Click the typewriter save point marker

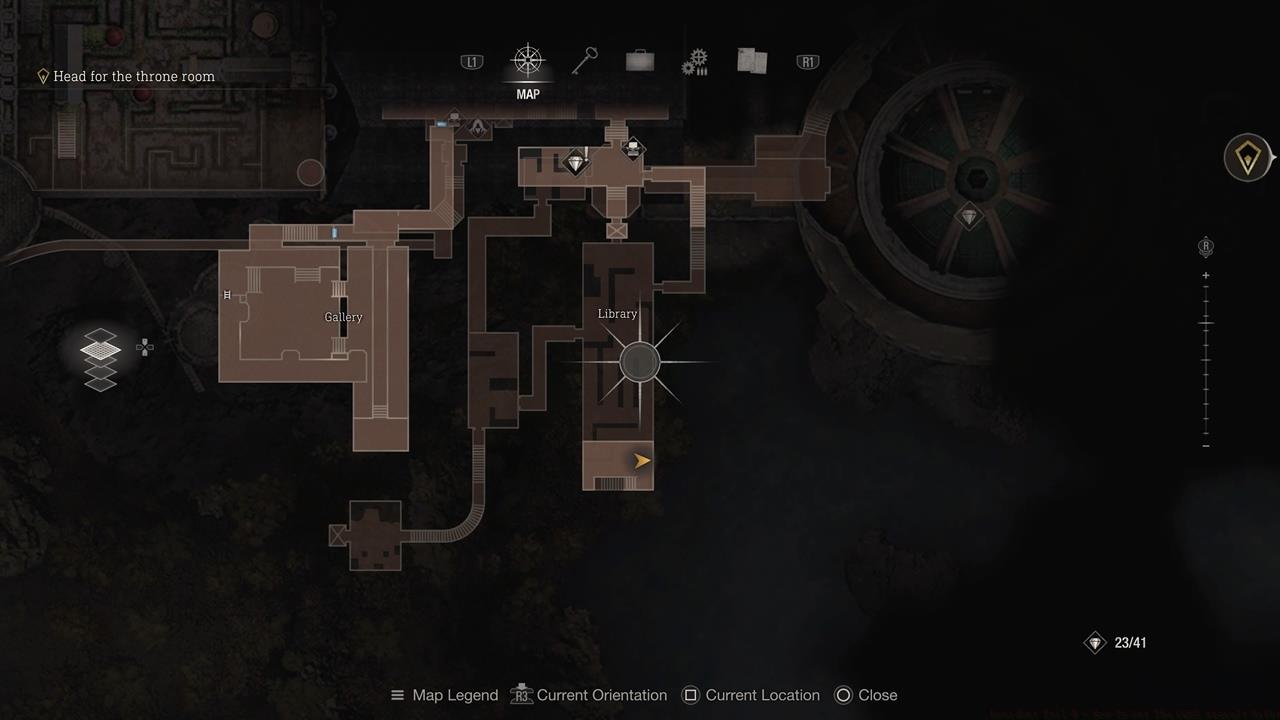coord(633,149)
